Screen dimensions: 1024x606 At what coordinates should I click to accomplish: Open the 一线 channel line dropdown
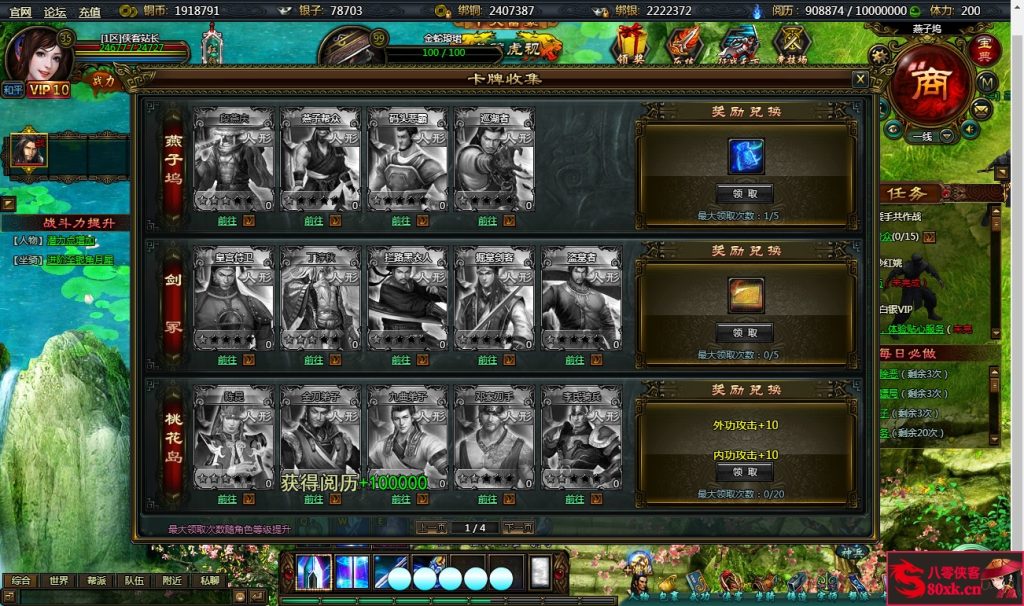click(x=946, y=134)
